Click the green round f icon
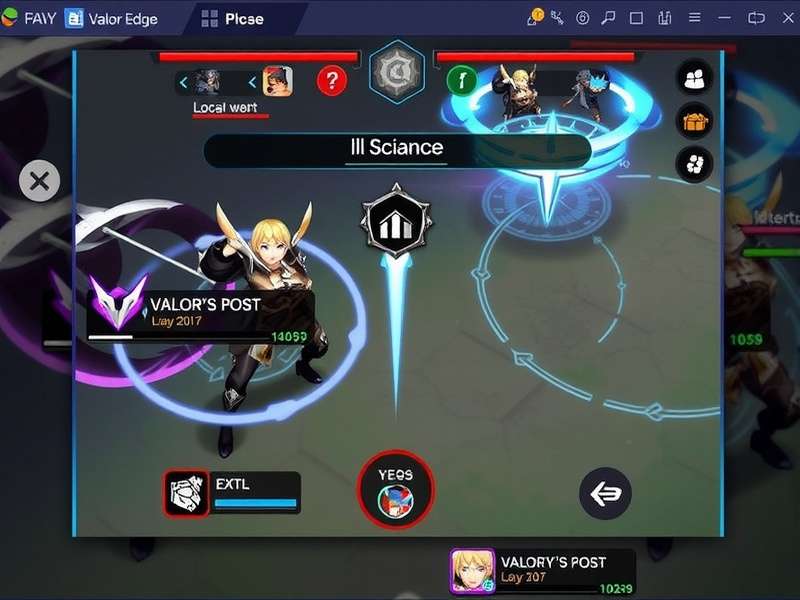The height and width of the screenshot is (600, 800). point(461,79)
